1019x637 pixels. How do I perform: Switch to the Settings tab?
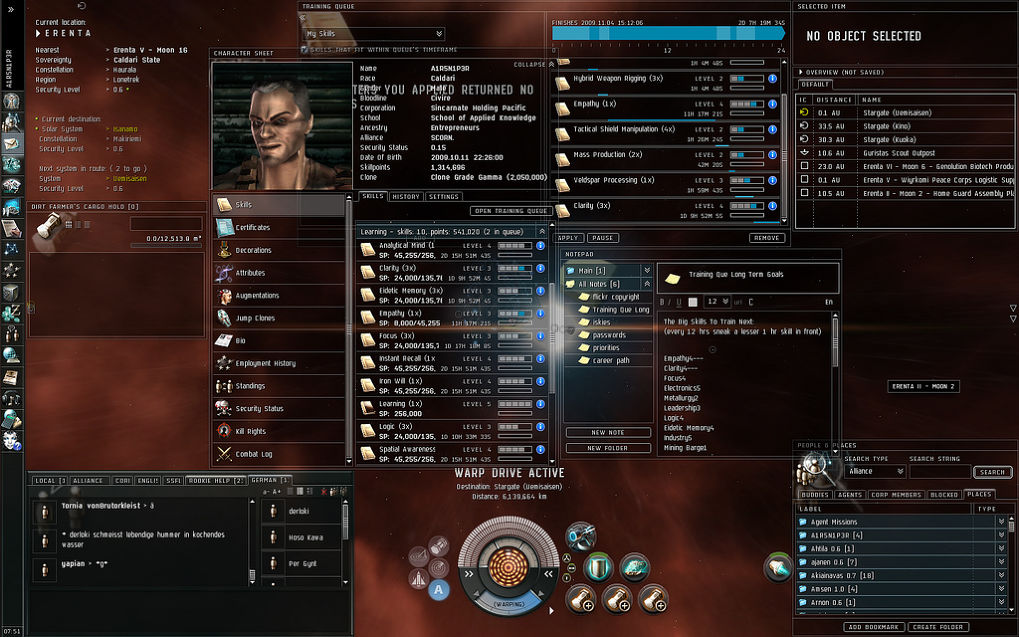[x=443, y=197]
